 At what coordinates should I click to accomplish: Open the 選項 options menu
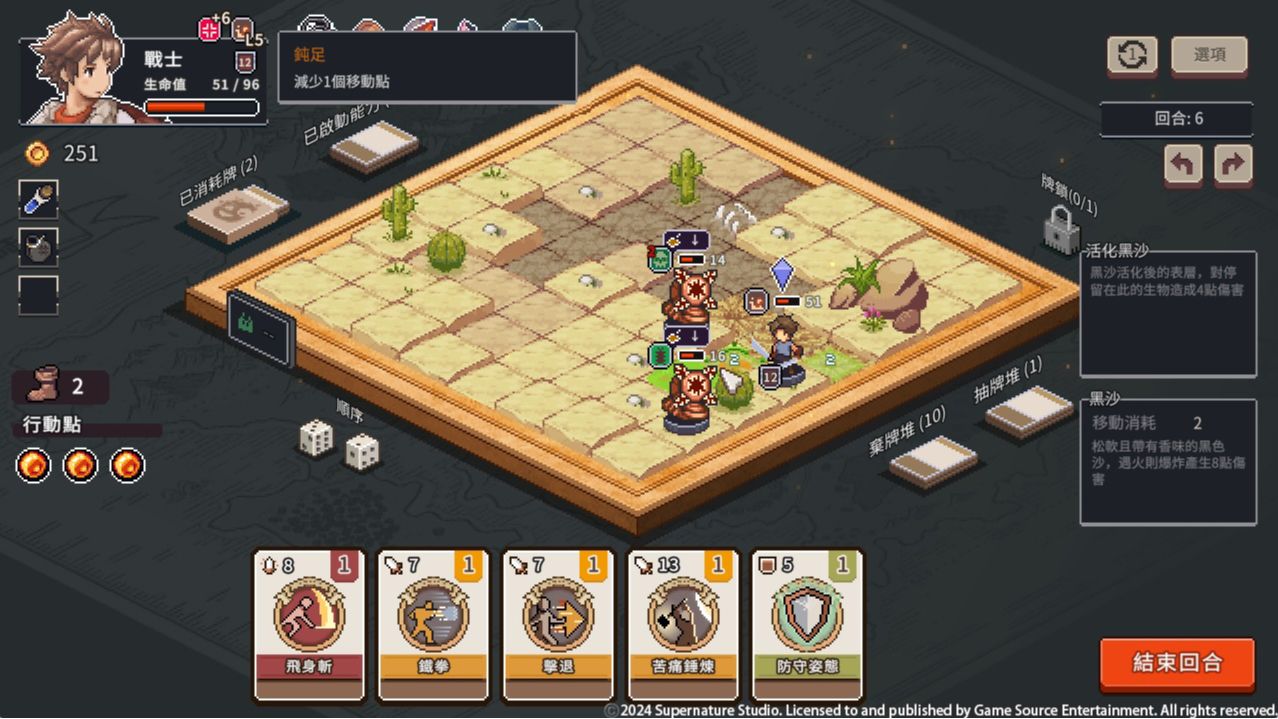coord(1209,55)
